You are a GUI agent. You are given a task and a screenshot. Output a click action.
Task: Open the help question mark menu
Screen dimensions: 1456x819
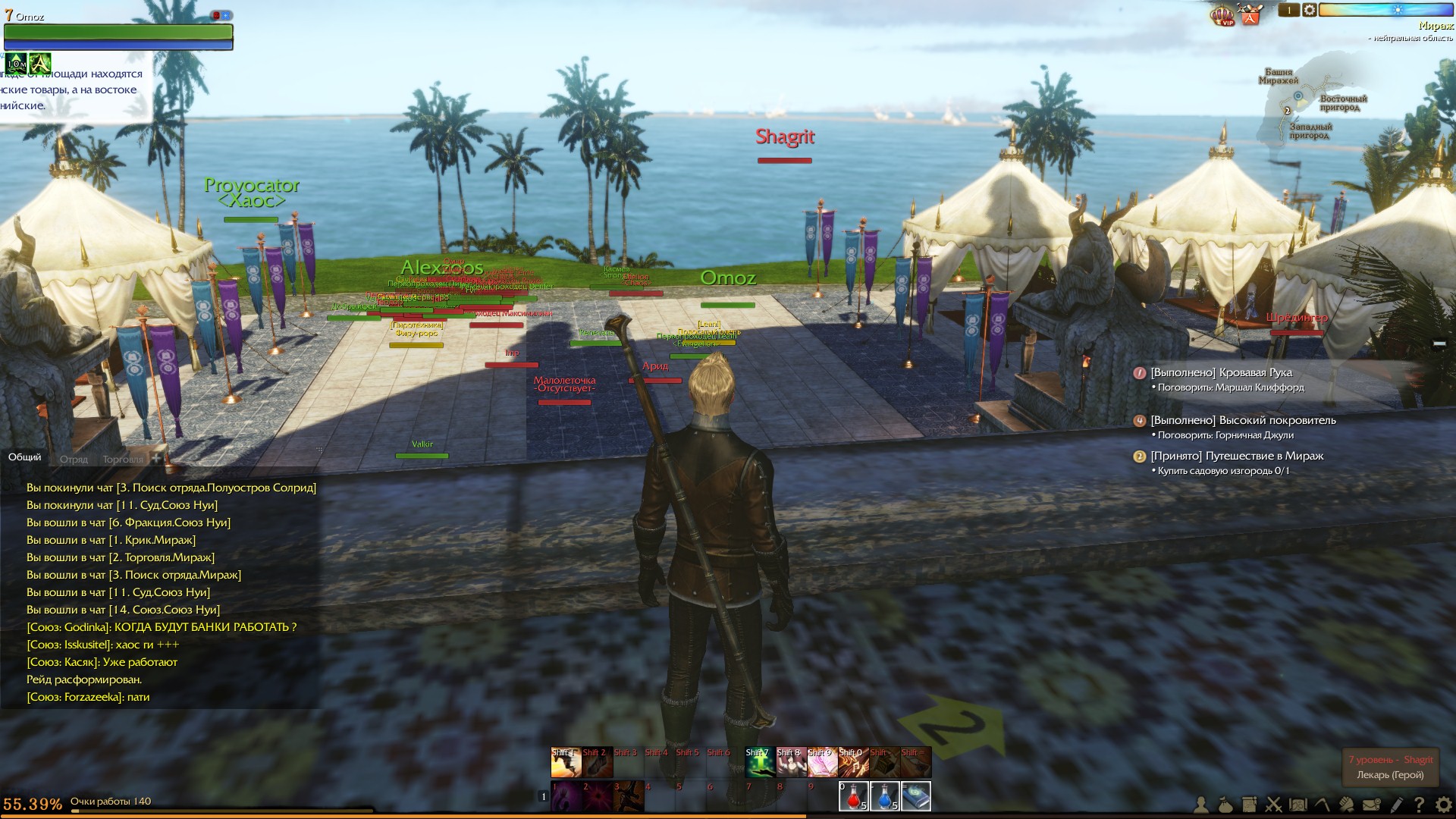[x=1419, y=805]
